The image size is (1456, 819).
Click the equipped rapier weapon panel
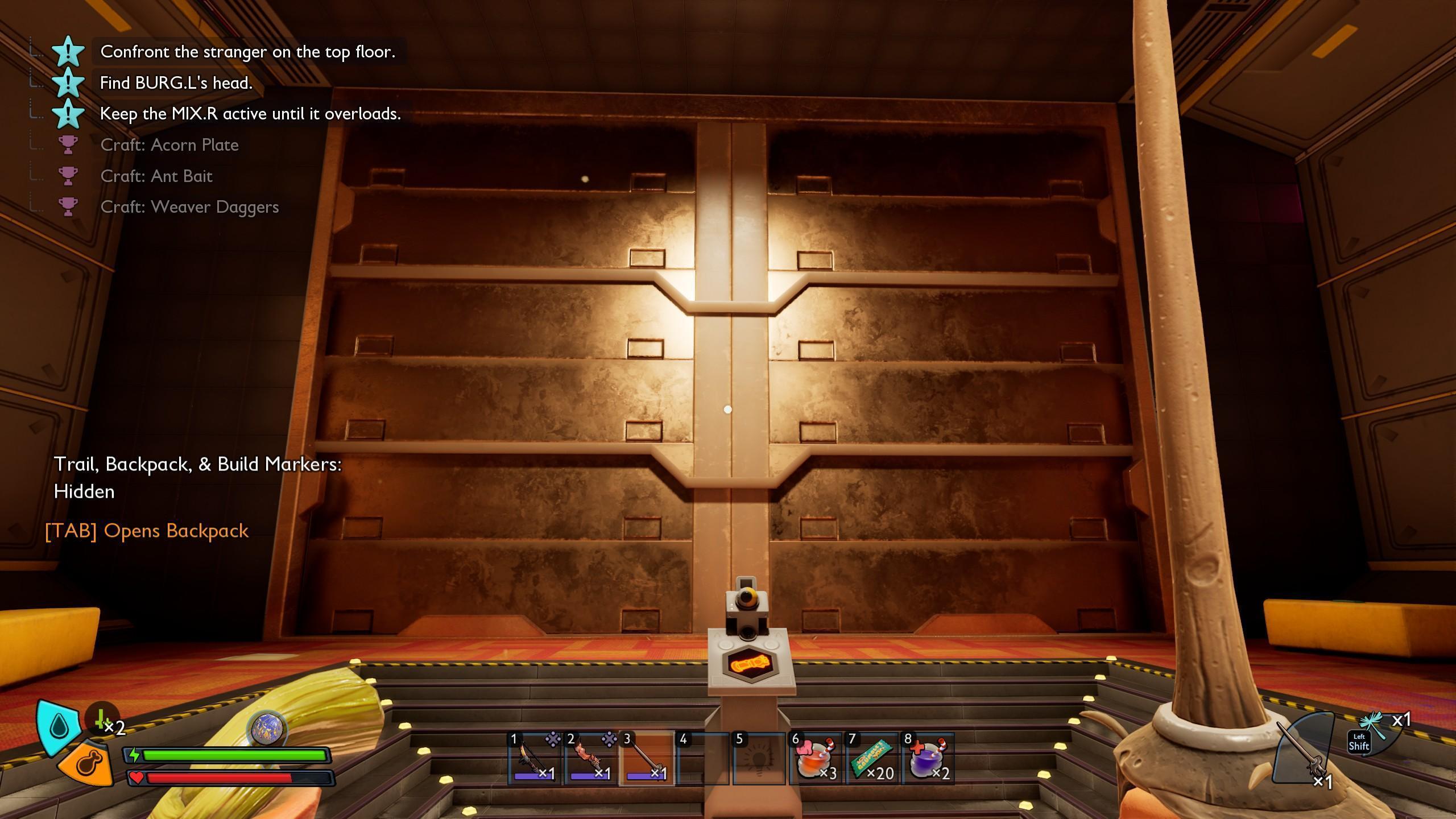coord(1302,751)
